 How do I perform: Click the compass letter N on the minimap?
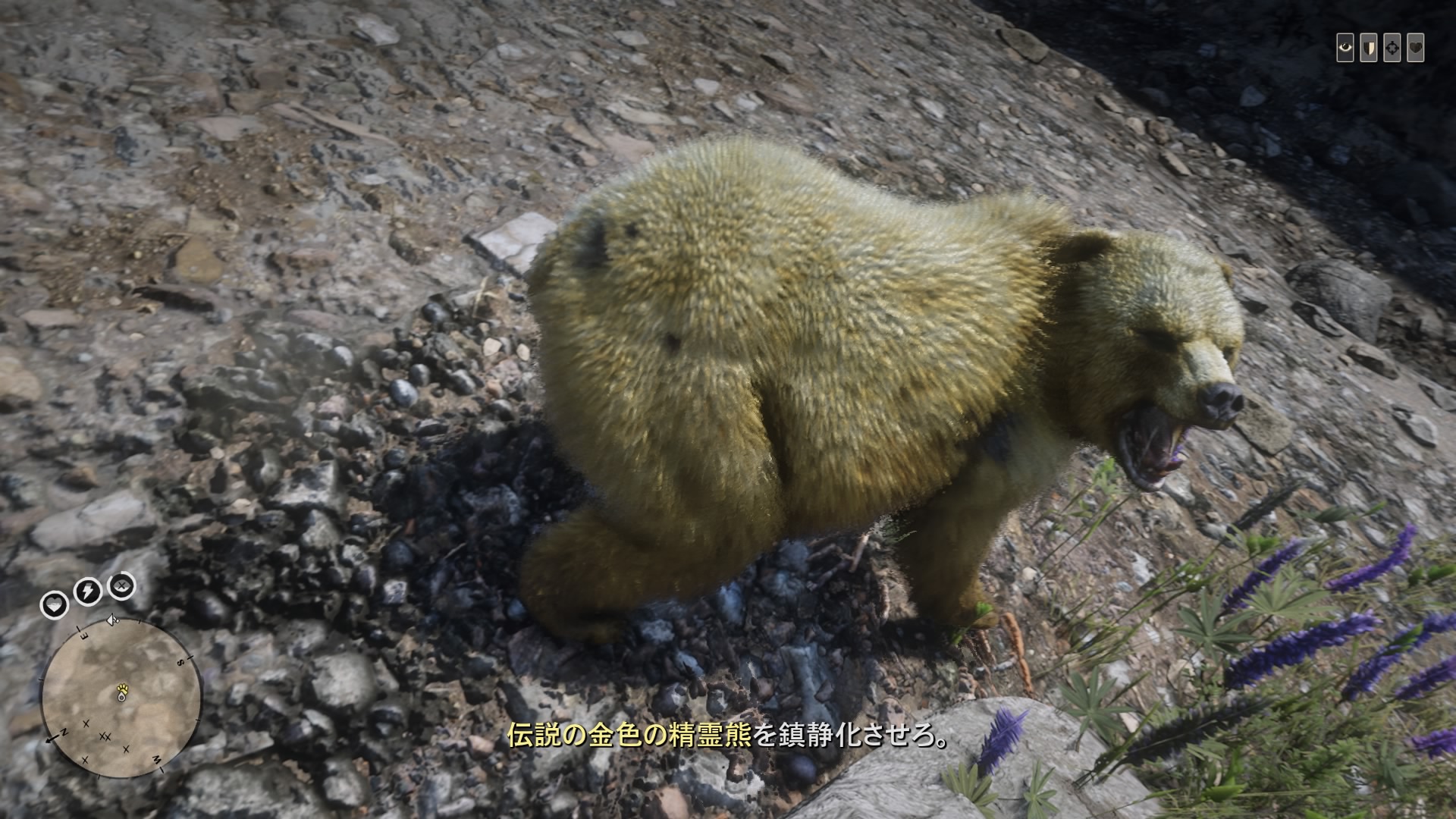(x=64, y=733)
